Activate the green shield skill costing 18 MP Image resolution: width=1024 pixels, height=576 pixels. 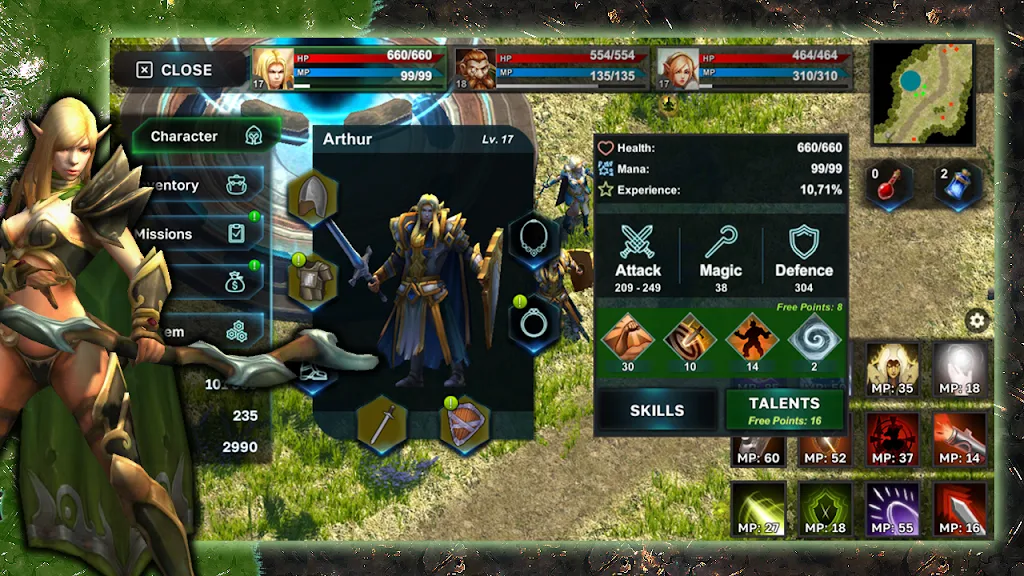coord(825,510)
